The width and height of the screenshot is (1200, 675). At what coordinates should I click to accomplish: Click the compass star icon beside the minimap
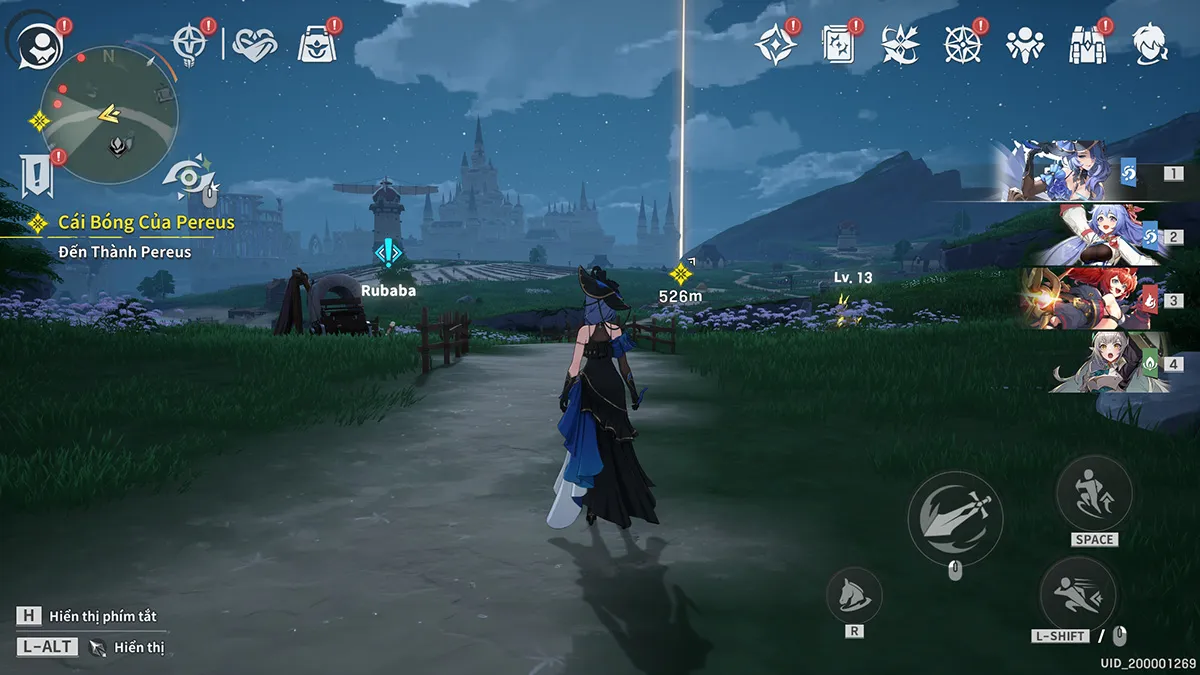point(188,44)
